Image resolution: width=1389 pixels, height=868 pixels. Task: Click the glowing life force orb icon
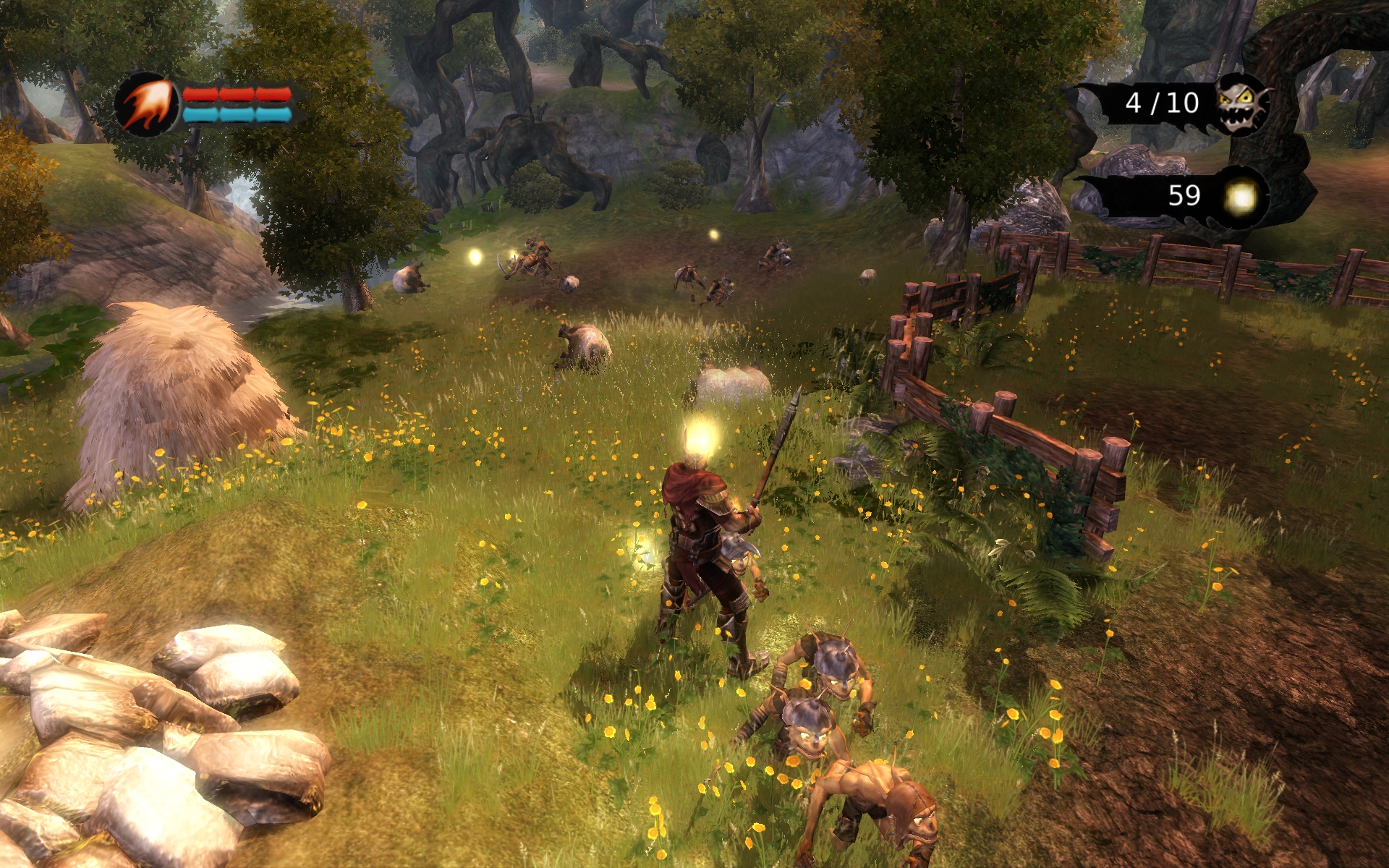(x=1241, y=197)
